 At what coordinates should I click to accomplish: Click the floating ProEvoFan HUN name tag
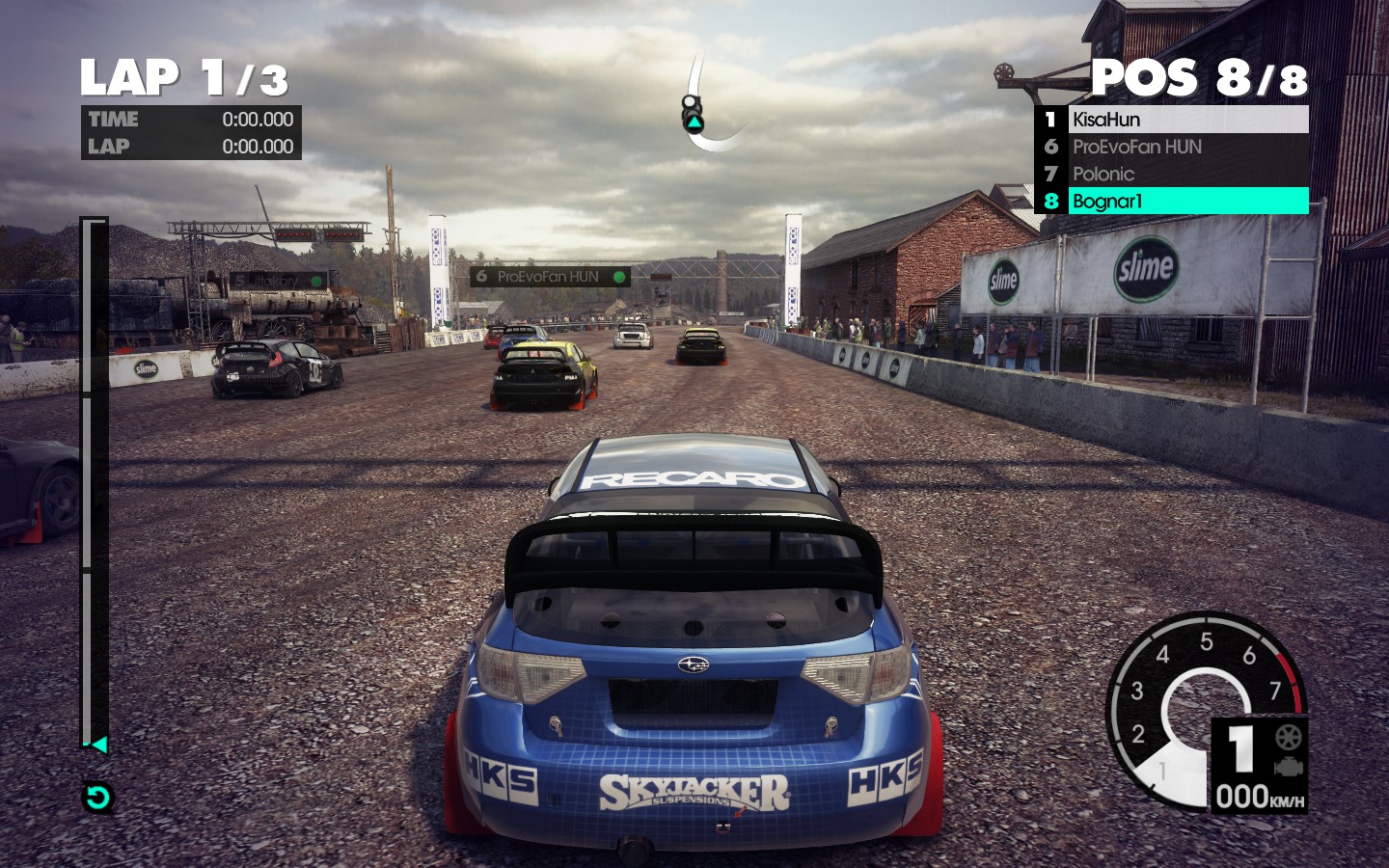click(x=550, y=277)
